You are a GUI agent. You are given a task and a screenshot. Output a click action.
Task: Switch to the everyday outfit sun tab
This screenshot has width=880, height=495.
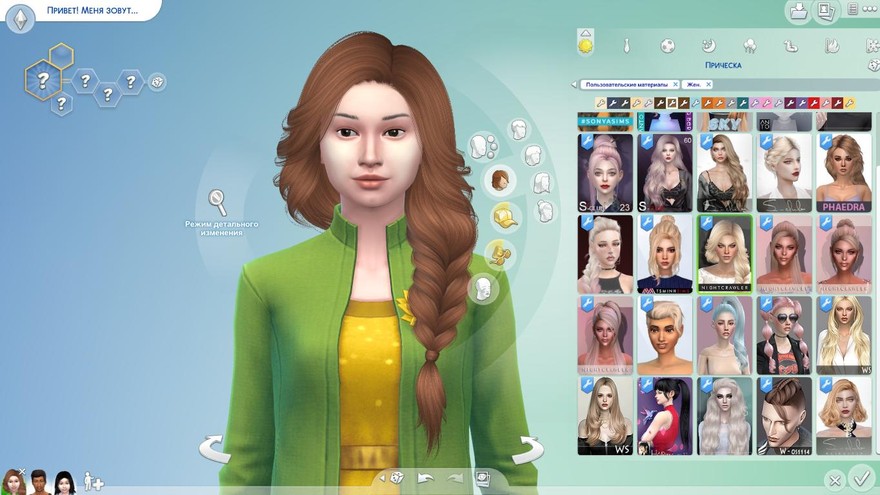click(585, 43)
